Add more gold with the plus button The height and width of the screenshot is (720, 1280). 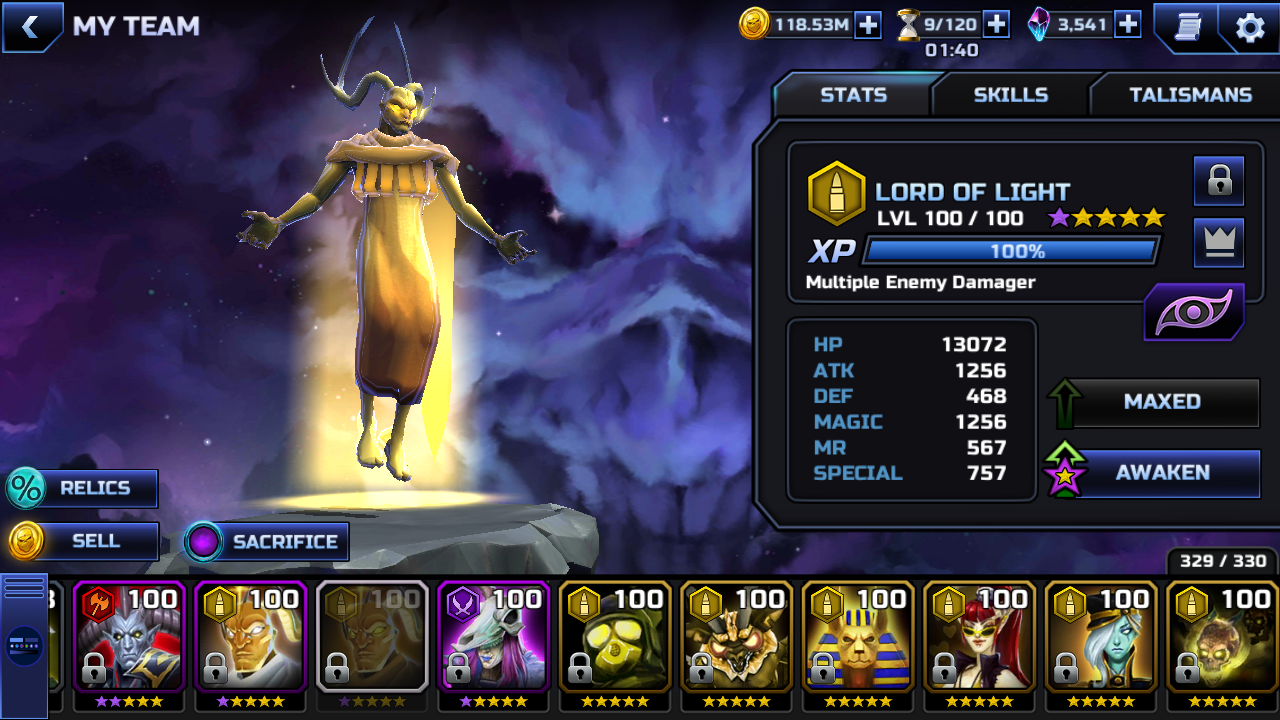click(x=868, y=25)
